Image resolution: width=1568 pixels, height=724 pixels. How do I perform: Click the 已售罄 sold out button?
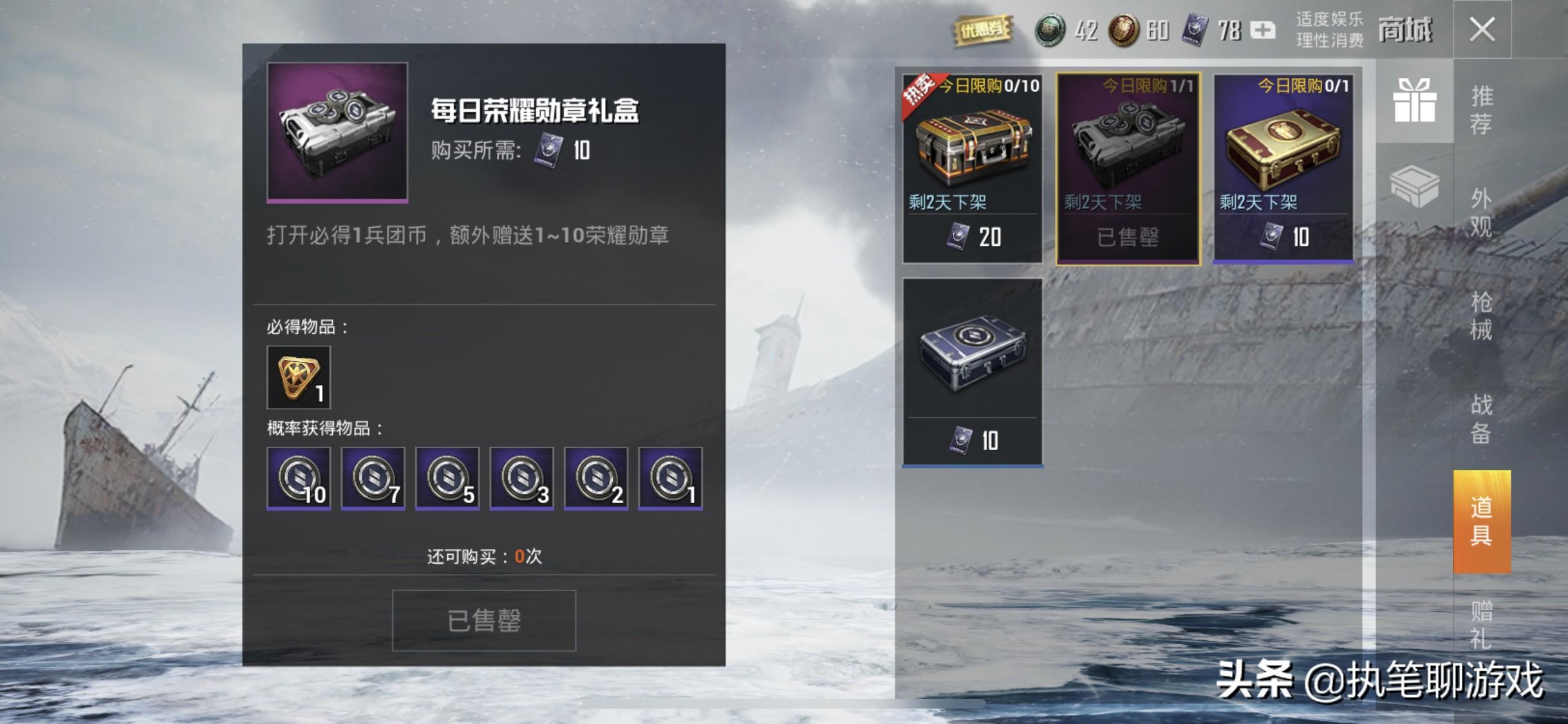pos(484,619)
